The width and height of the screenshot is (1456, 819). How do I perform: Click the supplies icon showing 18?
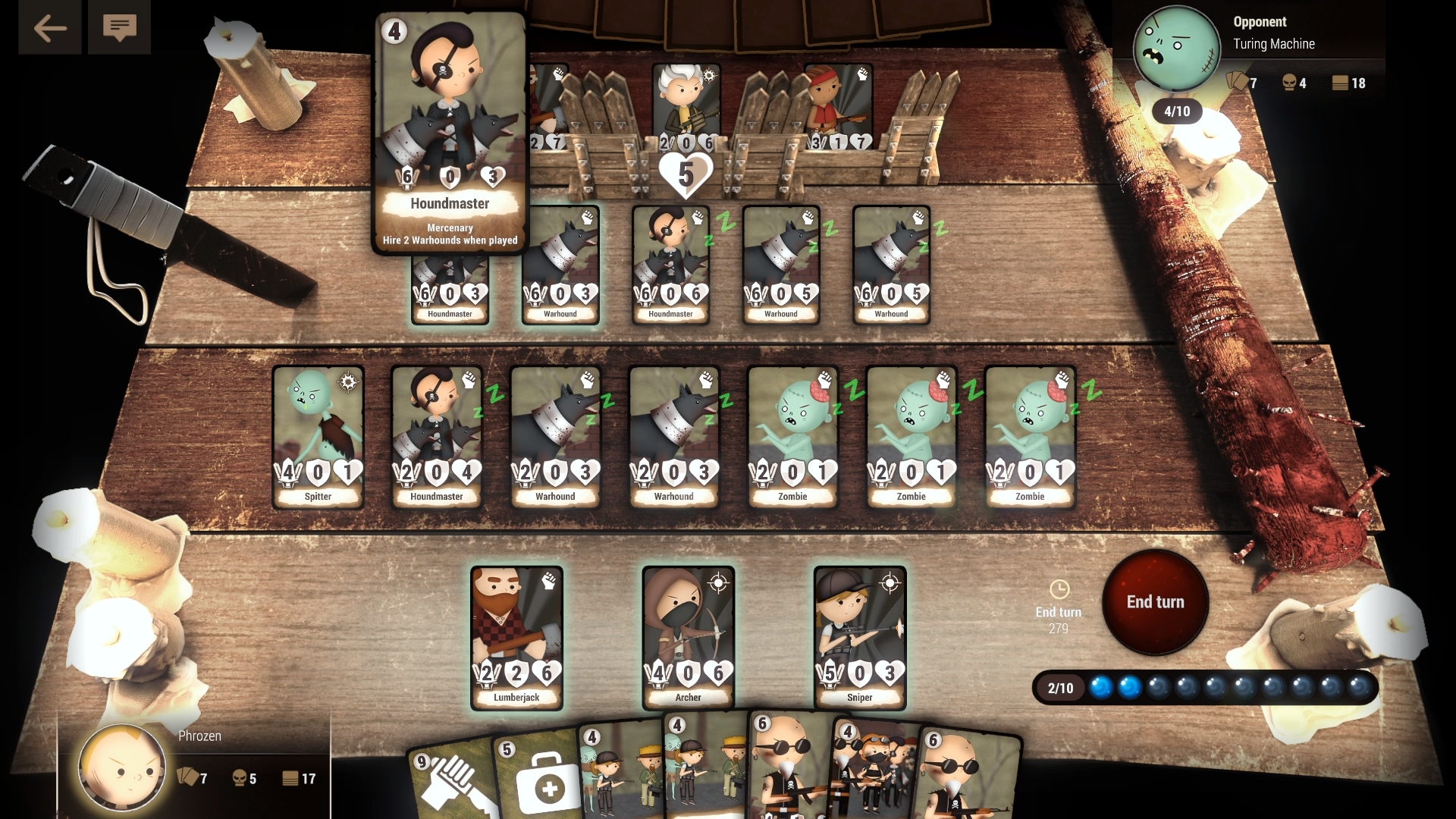[1340, 83]
